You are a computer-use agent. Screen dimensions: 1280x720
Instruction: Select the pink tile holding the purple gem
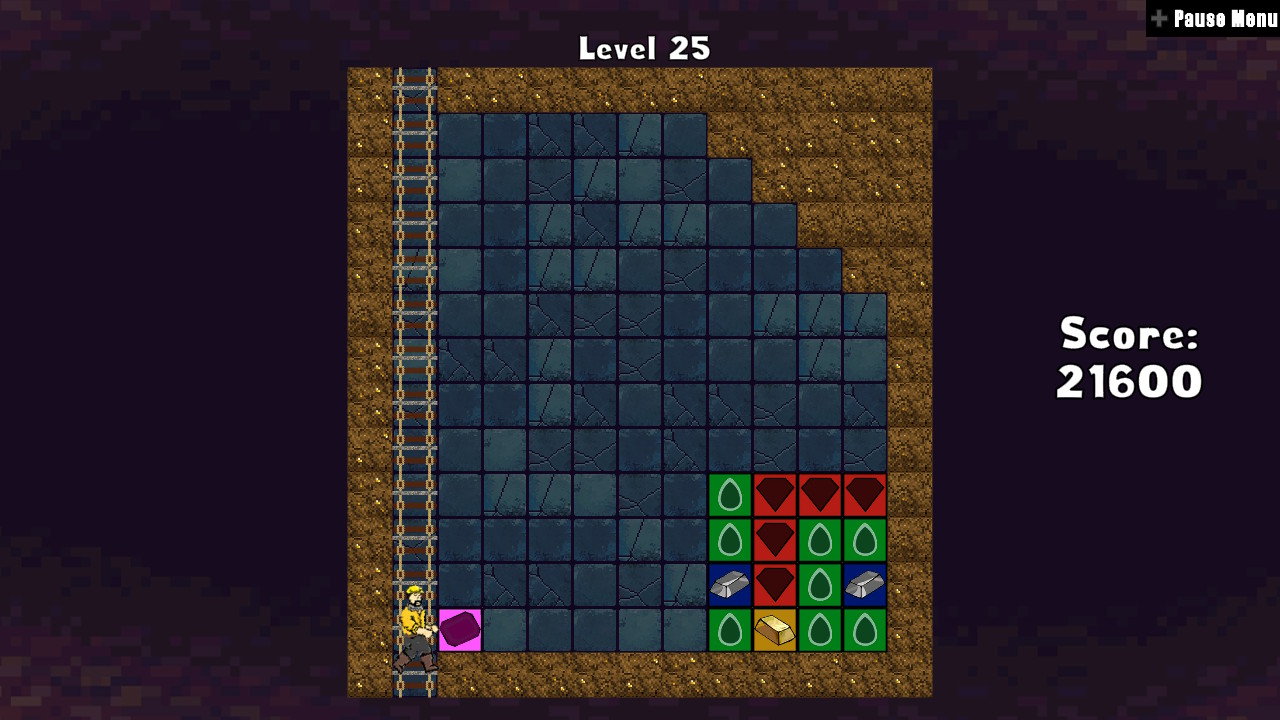[x=458, y=630]
